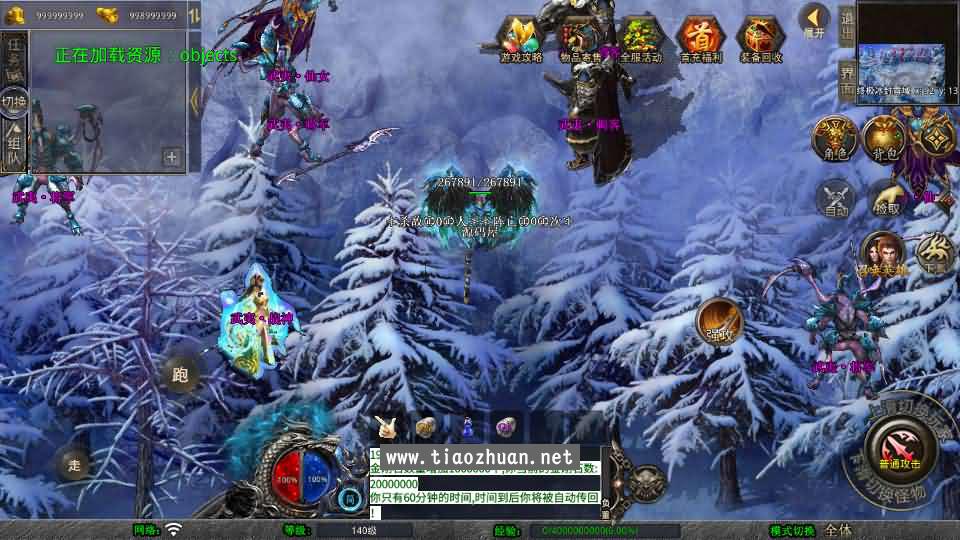Screen dimensions: 960x540
Task: Switch movement to 走 walk mode
Action: point(73,463)
